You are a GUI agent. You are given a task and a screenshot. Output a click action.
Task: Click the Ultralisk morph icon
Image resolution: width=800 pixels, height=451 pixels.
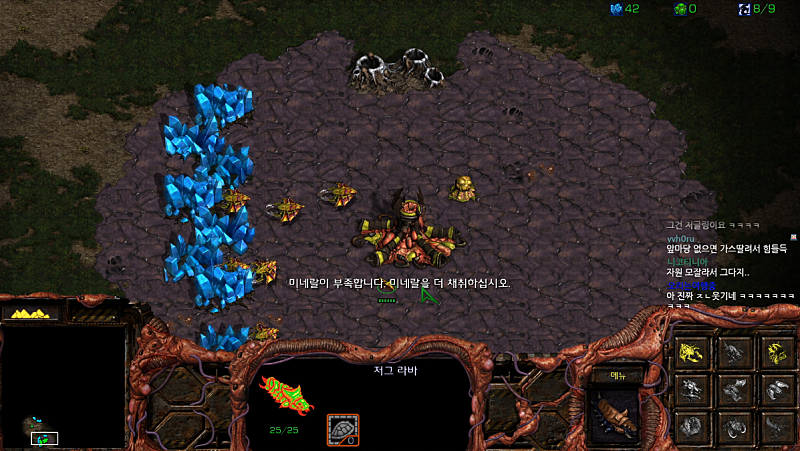[733, 427]
